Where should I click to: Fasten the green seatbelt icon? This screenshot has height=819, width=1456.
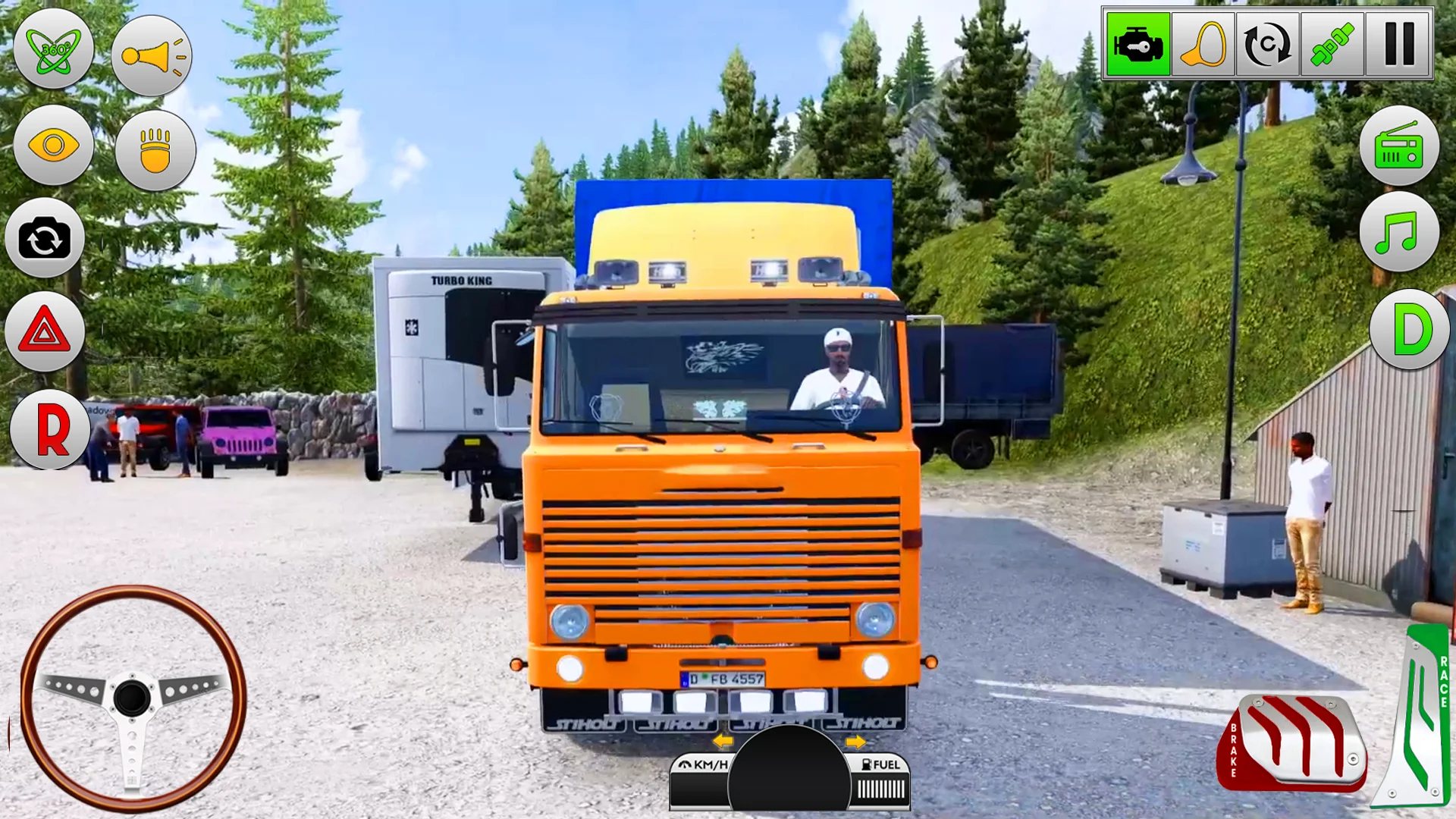coord(1332,44)
